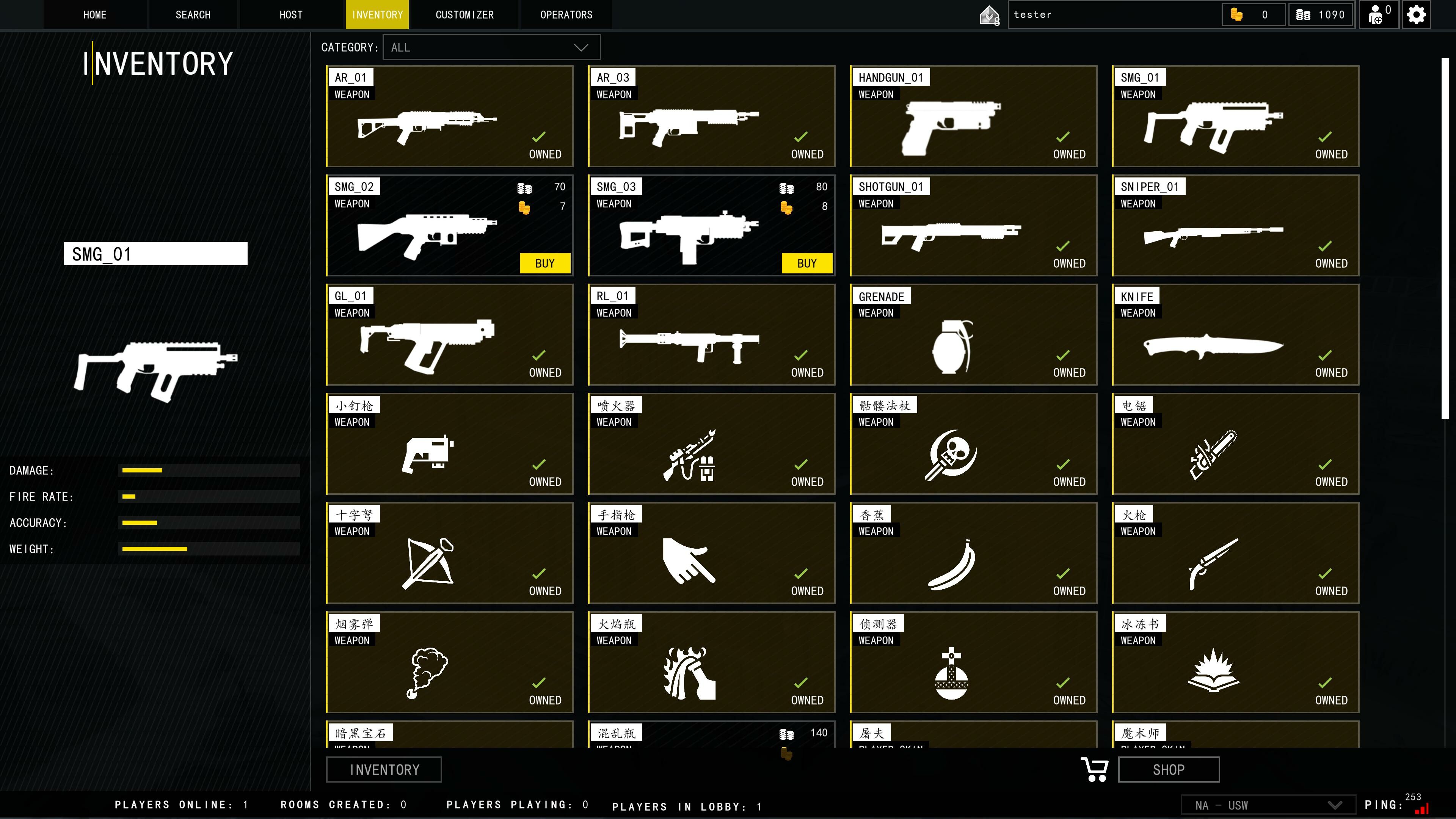1456x819 pixels.
Task: Switch to the CUSTOMIZER tab
Action: [464, 14]
